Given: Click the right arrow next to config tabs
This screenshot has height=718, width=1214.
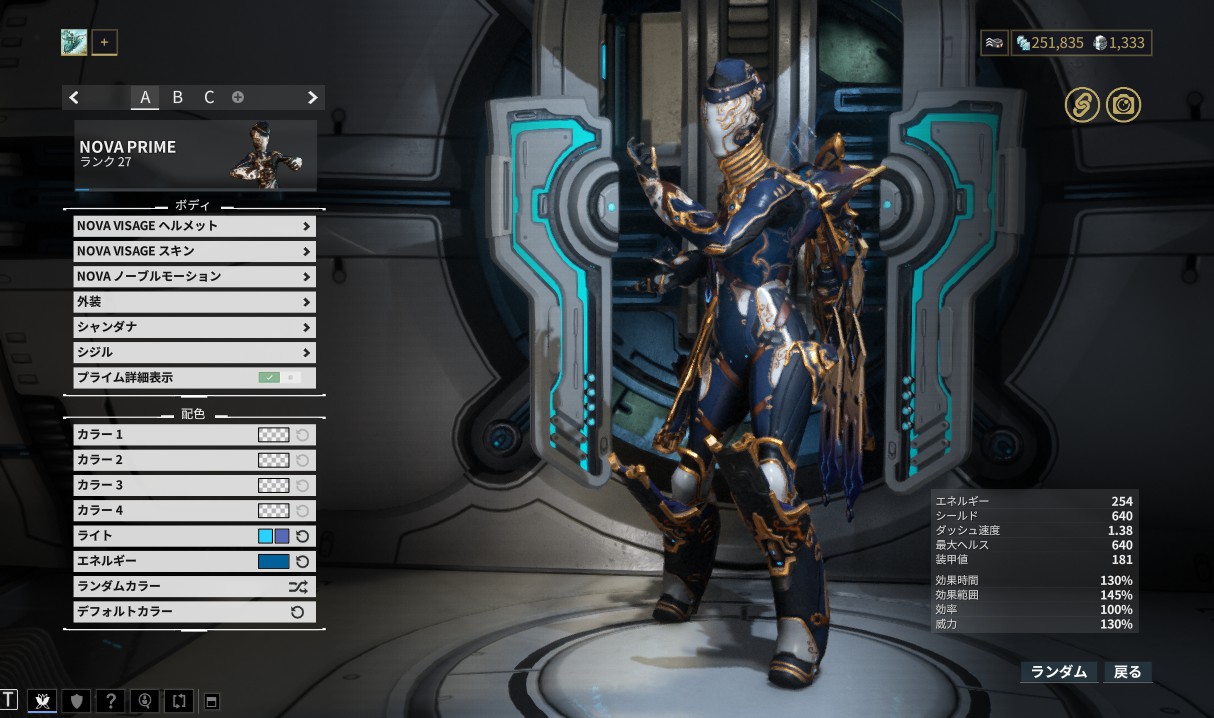Looking at the screenshot, I should tap(312, 97).
